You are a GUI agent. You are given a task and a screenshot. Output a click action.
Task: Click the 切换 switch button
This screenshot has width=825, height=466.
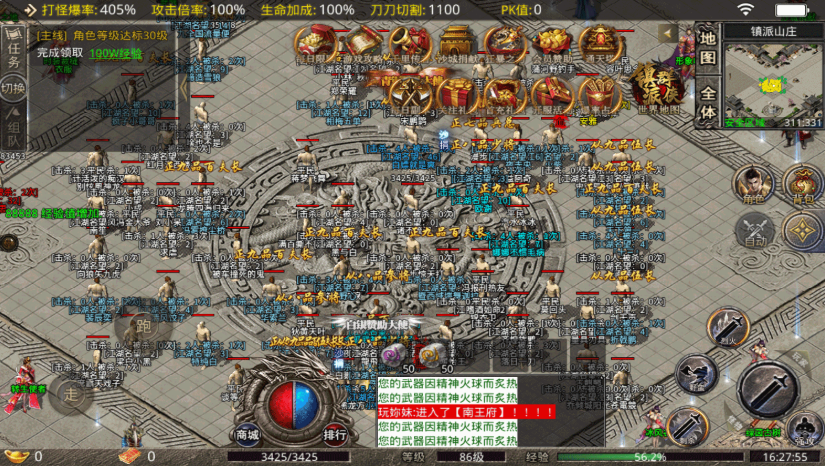(x=14, y=88)
